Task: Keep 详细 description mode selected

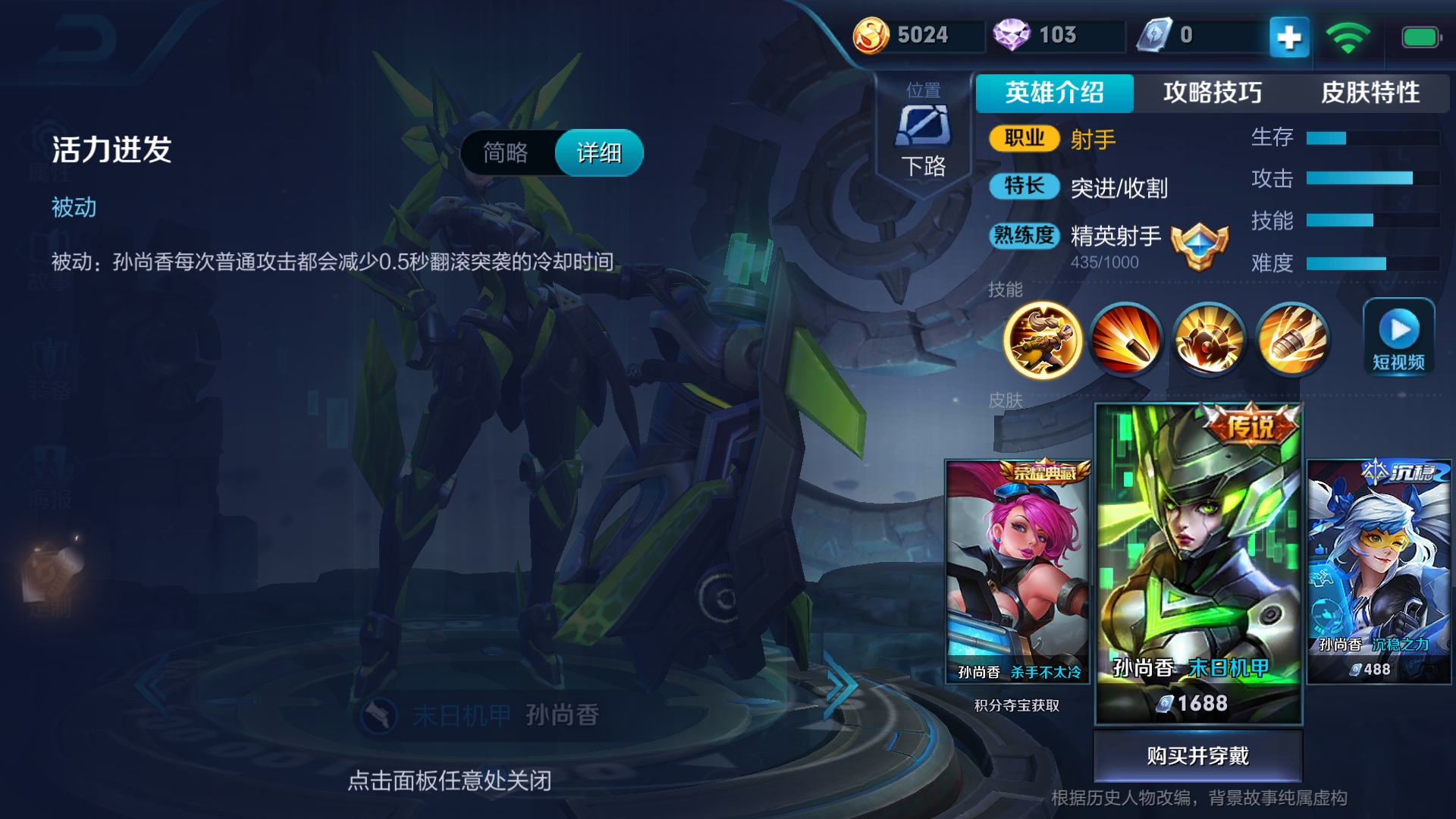Action: [x=598, y=152]
